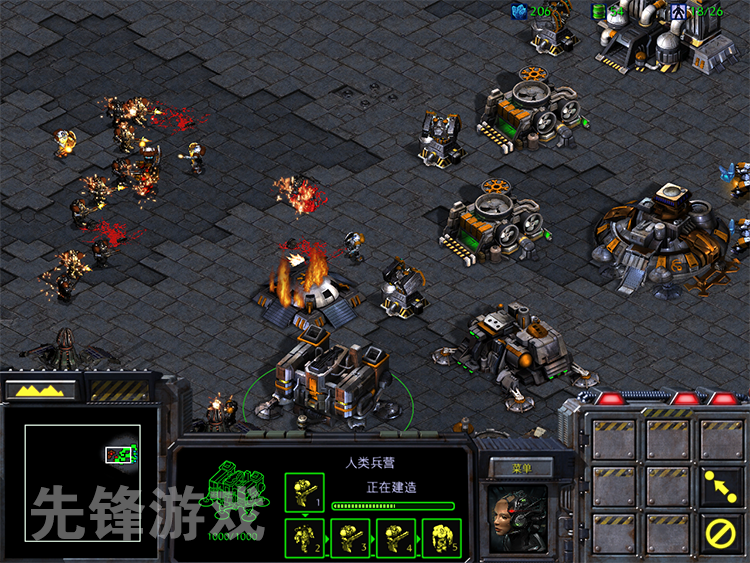Activate the yellow cancel command button
This screenshot has width=750, height=563.
720,532
